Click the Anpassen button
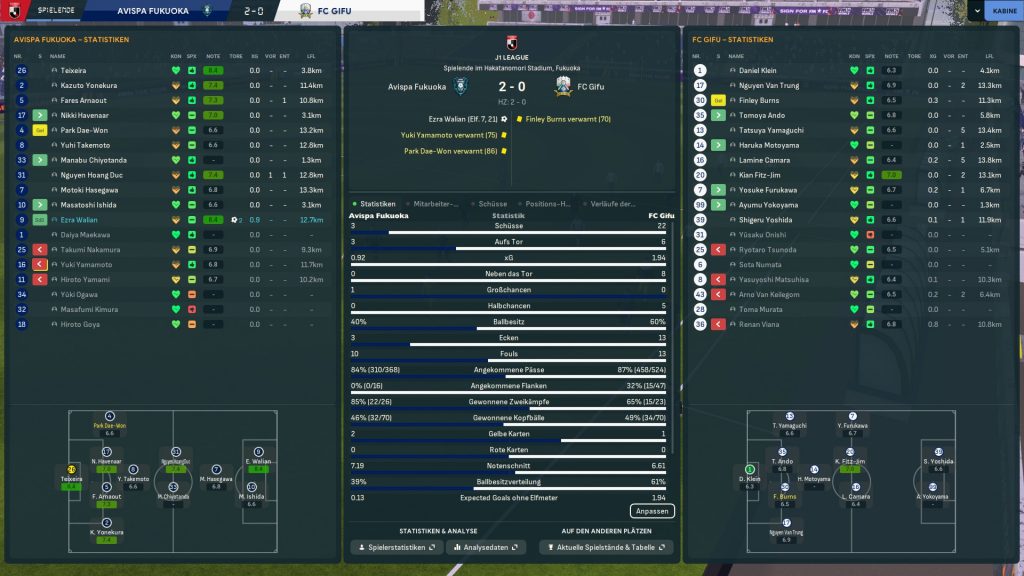This screenshot has height=576, width=1024. 652,511
